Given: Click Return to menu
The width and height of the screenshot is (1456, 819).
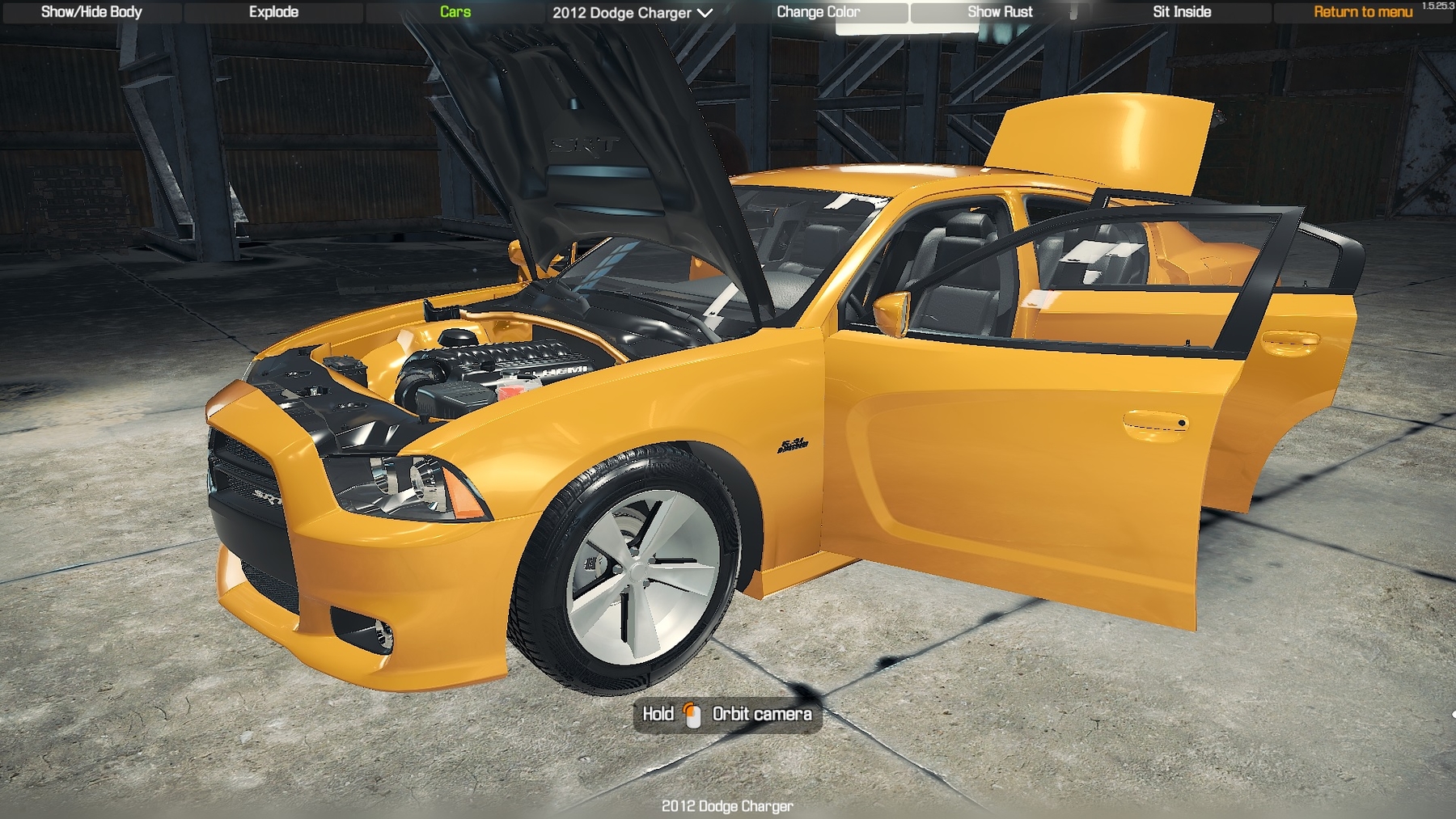Looking at the screenshot, I should pyautogui.click(x=1363, y=12).
